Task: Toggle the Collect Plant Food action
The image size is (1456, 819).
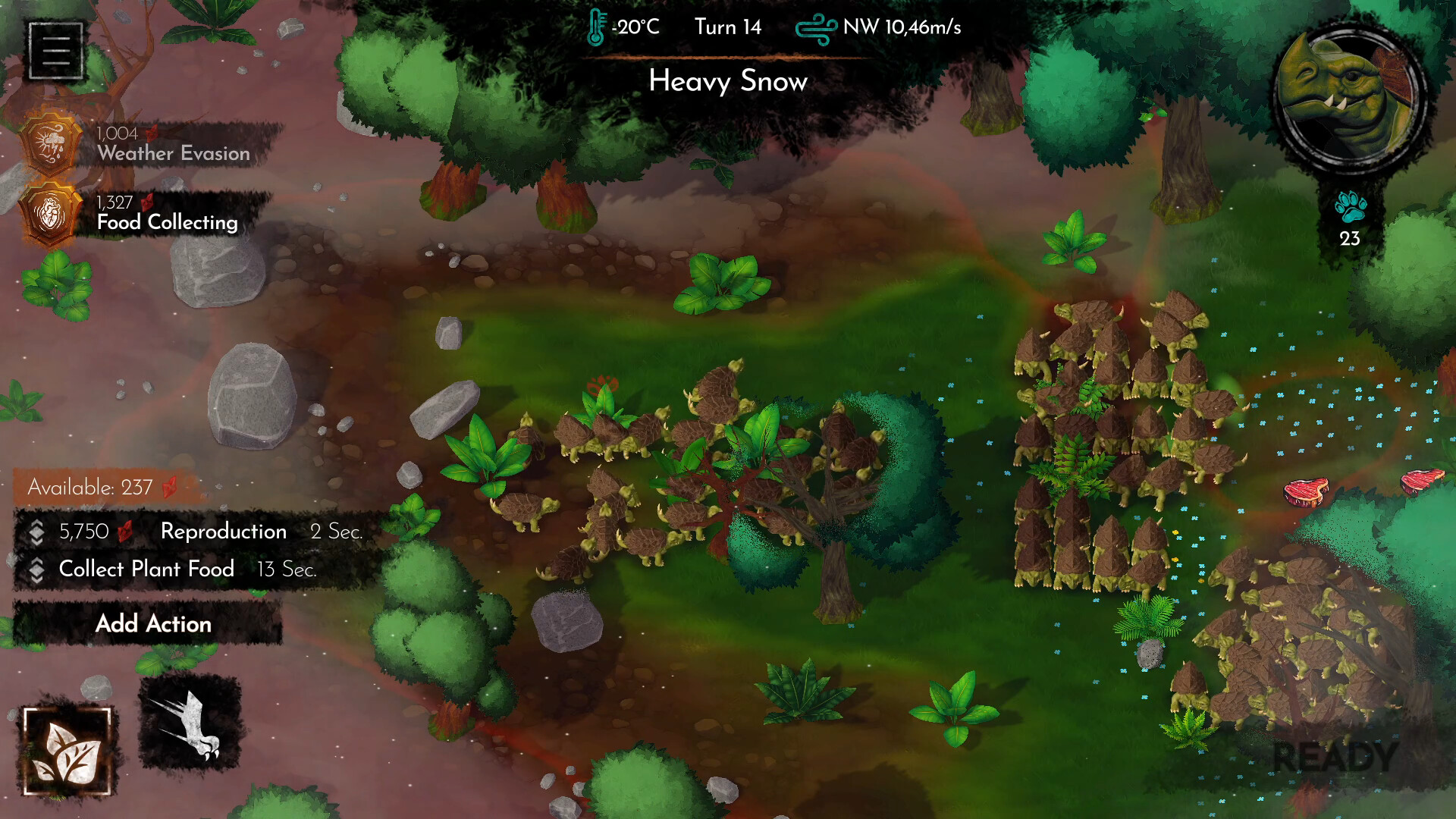Action: coord(147,570)
